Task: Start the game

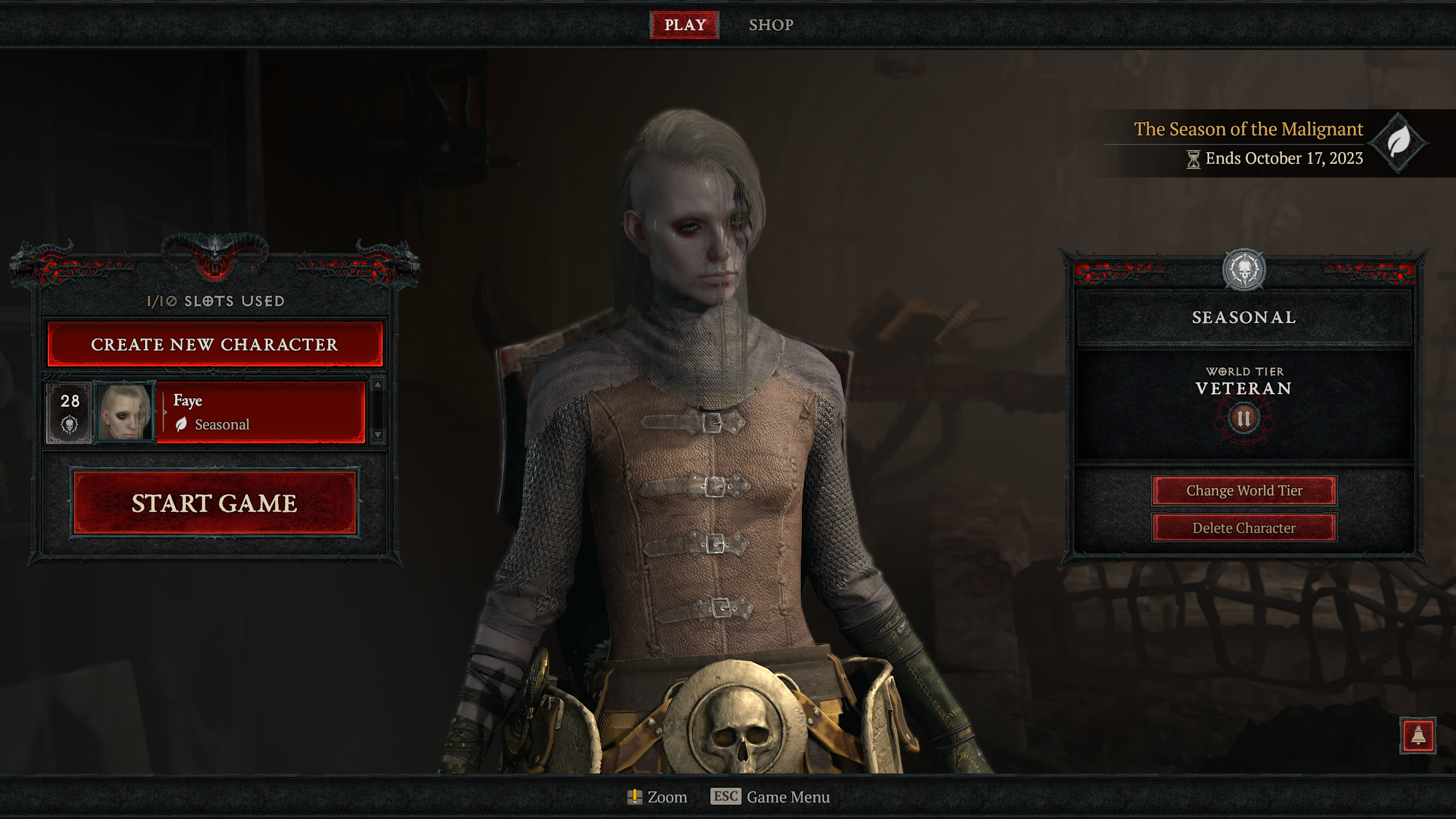Action: tap(214, 503)
